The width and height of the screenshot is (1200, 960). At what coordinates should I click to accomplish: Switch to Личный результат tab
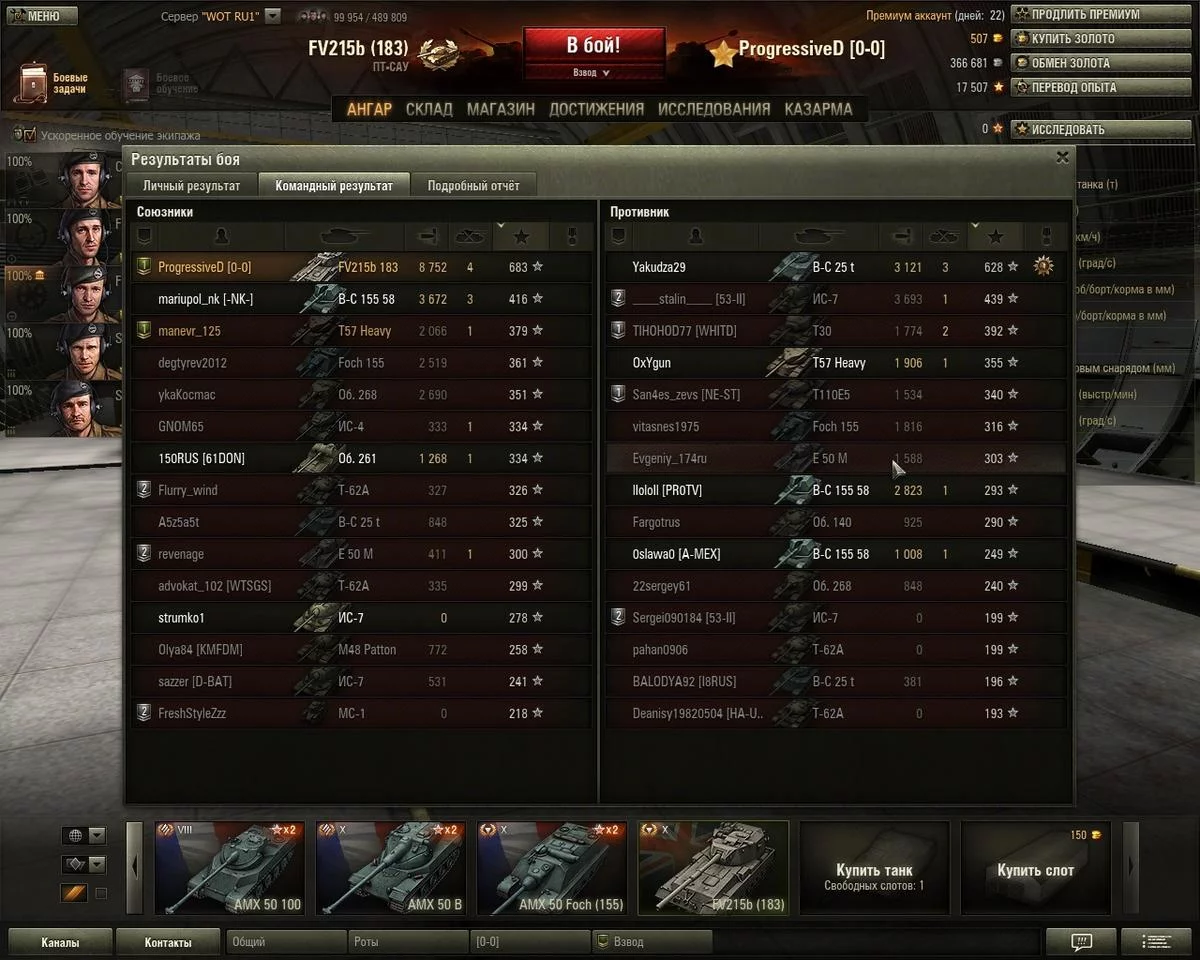[x=191, y=185]
